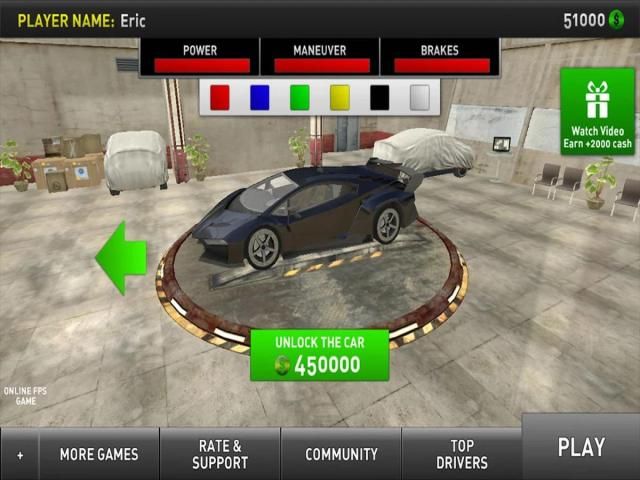Screen dimensions: 640x480
Task: Watch video to earn +2000 cash
Action: (x=600, y=111)
